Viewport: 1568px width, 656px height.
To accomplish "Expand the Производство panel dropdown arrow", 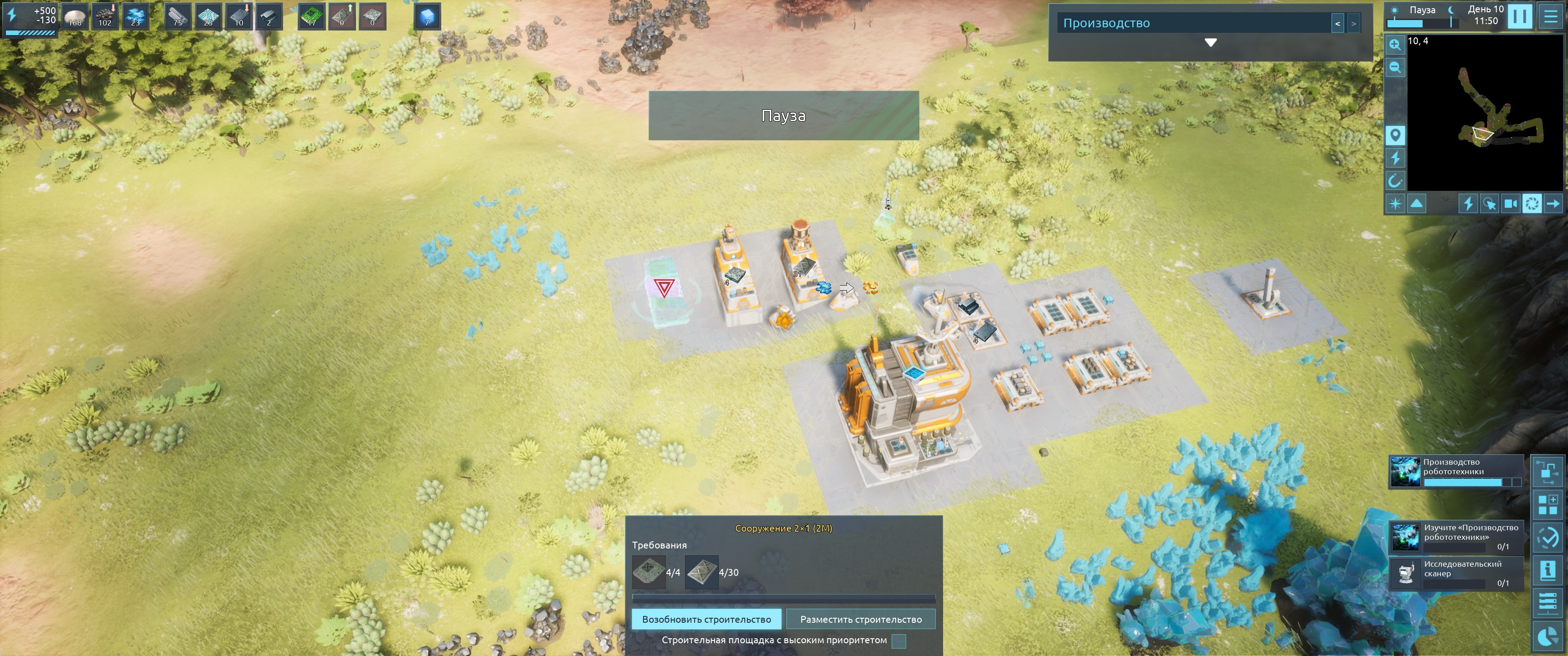I will [1210, 43].
